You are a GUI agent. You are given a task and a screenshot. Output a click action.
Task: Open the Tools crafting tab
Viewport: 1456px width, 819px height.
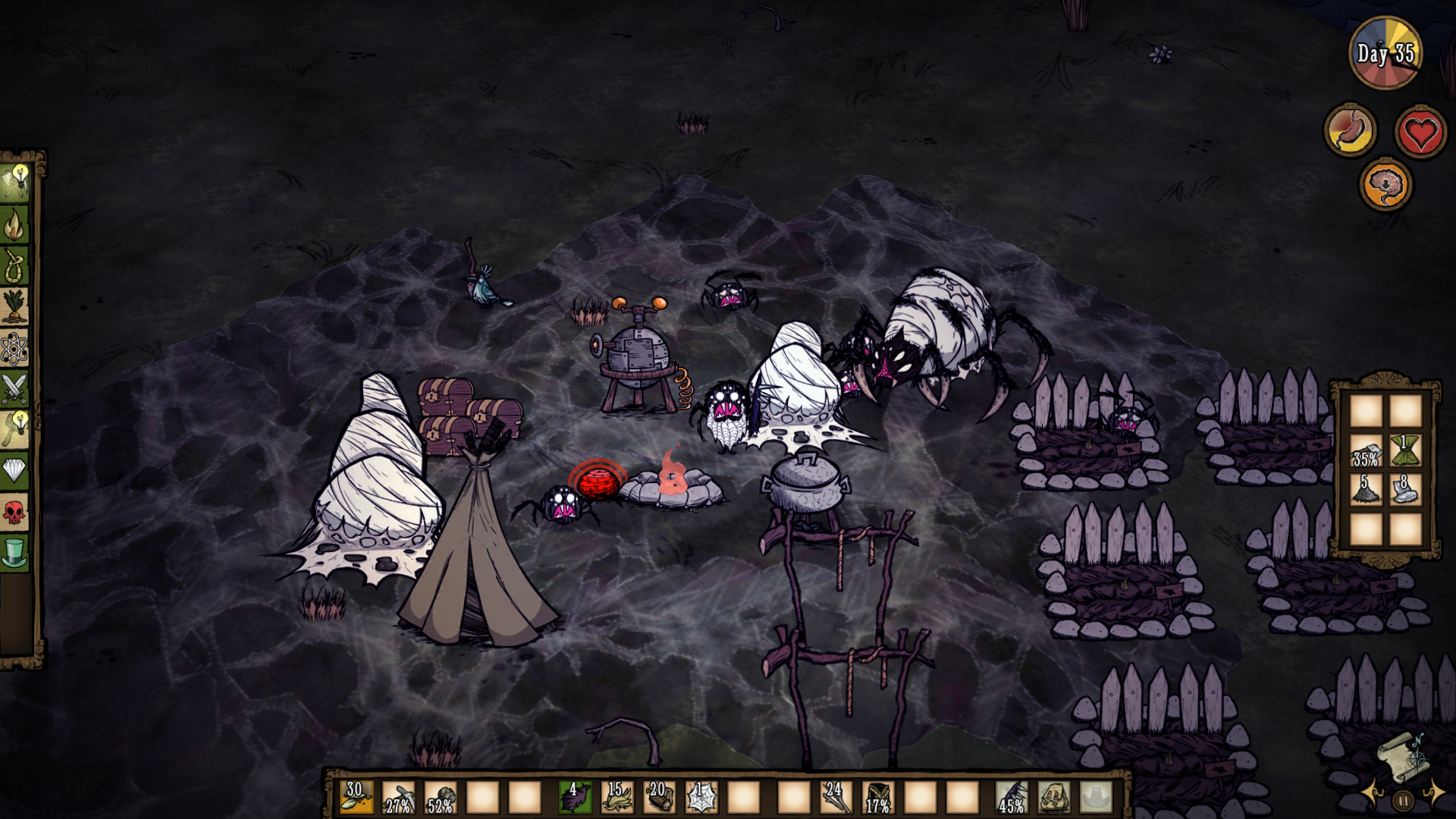click(15, 184)
